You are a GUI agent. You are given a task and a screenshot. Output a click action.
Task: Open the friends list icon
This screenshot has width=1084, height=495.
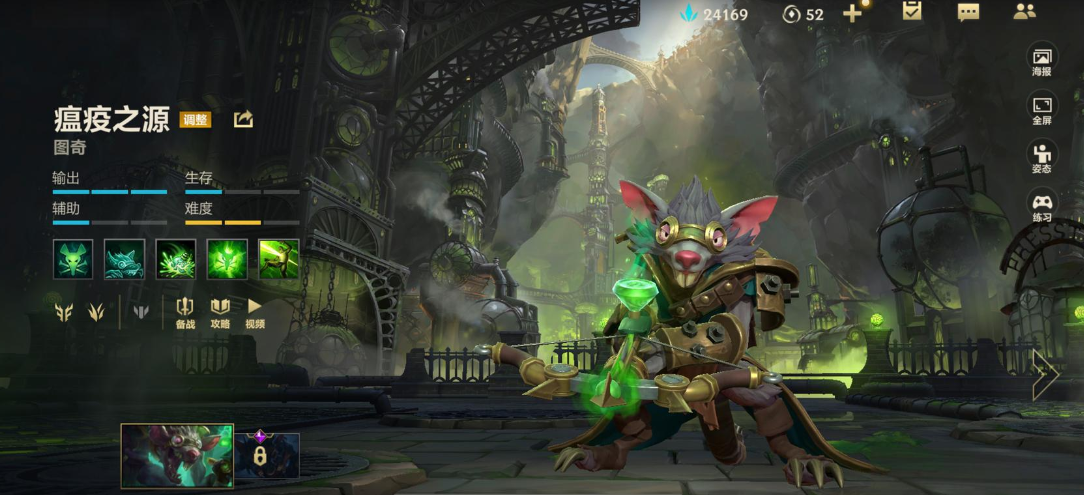(x=1024, y=12)
